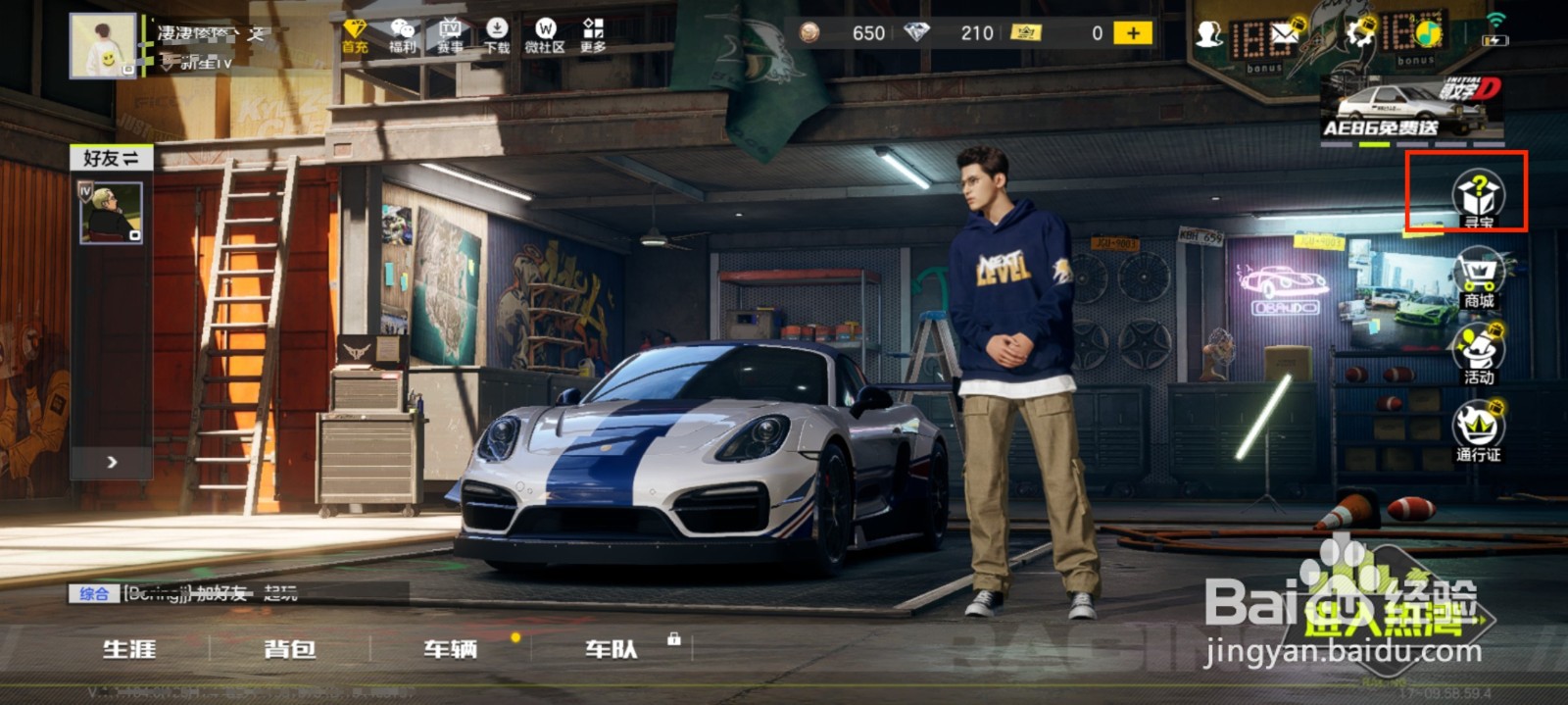Open the 赛事 tournament TV icon
The width and height of the screenshot is (1568, 705).
[450, 35]
